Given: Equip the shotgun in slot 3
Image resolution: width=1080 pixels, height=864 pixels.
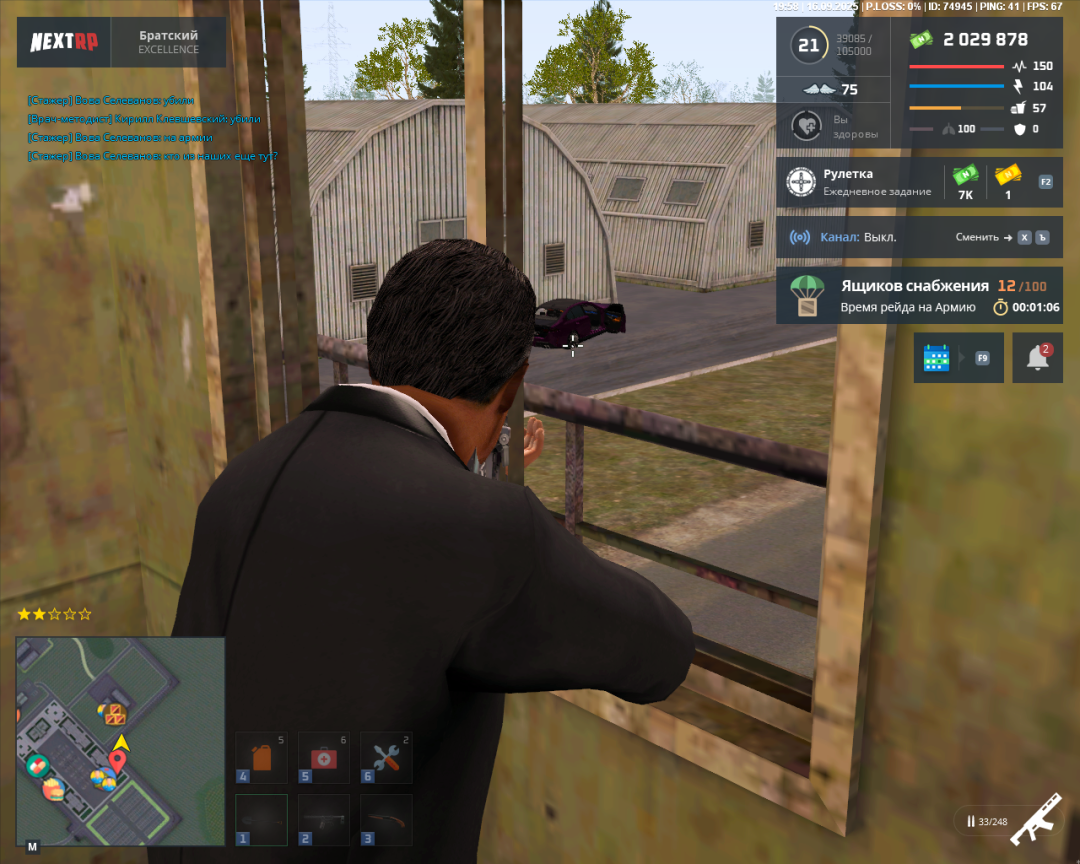Looking at the screenshot, I should tap(386, 820).
